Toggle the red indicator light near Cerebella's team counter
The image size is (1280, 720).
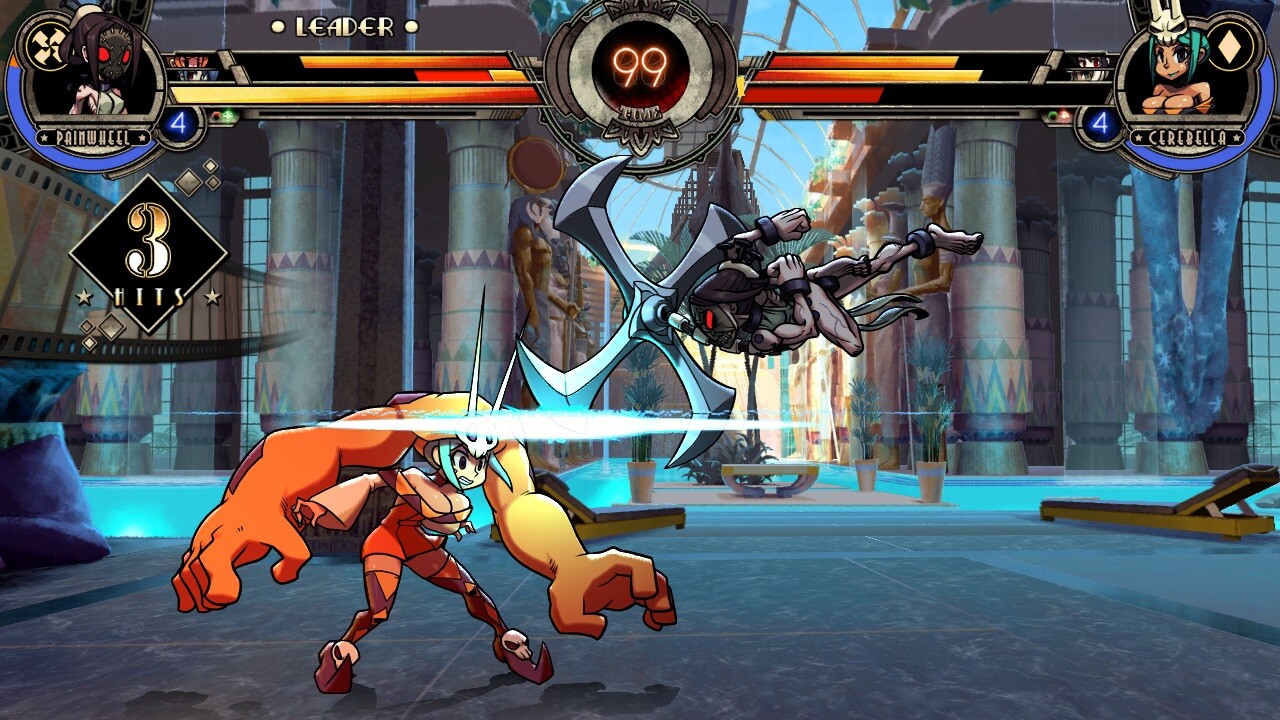pyautogui.click(x=1064, y=116)
